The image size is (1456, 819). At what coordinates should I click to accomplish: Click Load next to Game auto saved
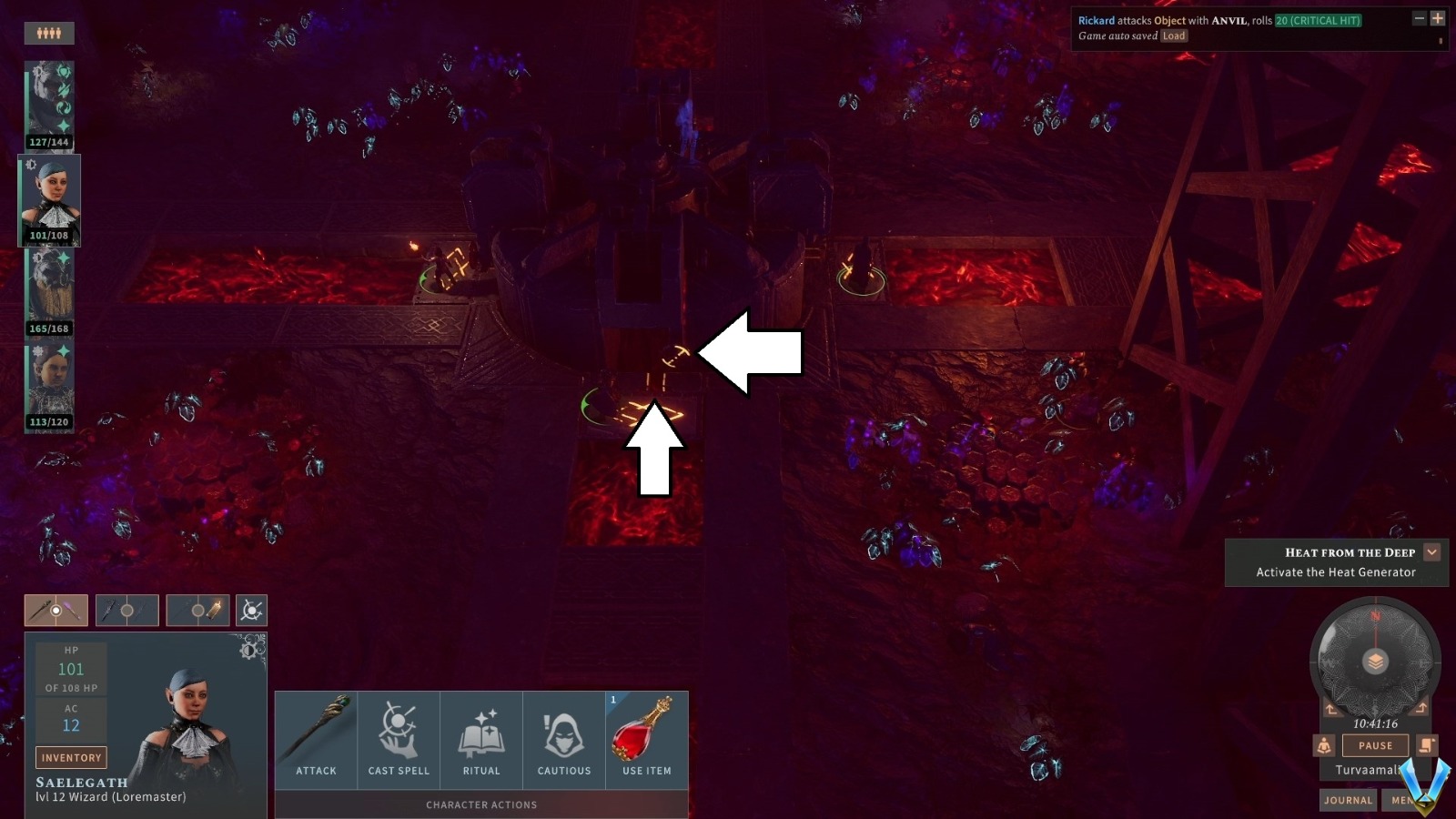click(1174, 35)
